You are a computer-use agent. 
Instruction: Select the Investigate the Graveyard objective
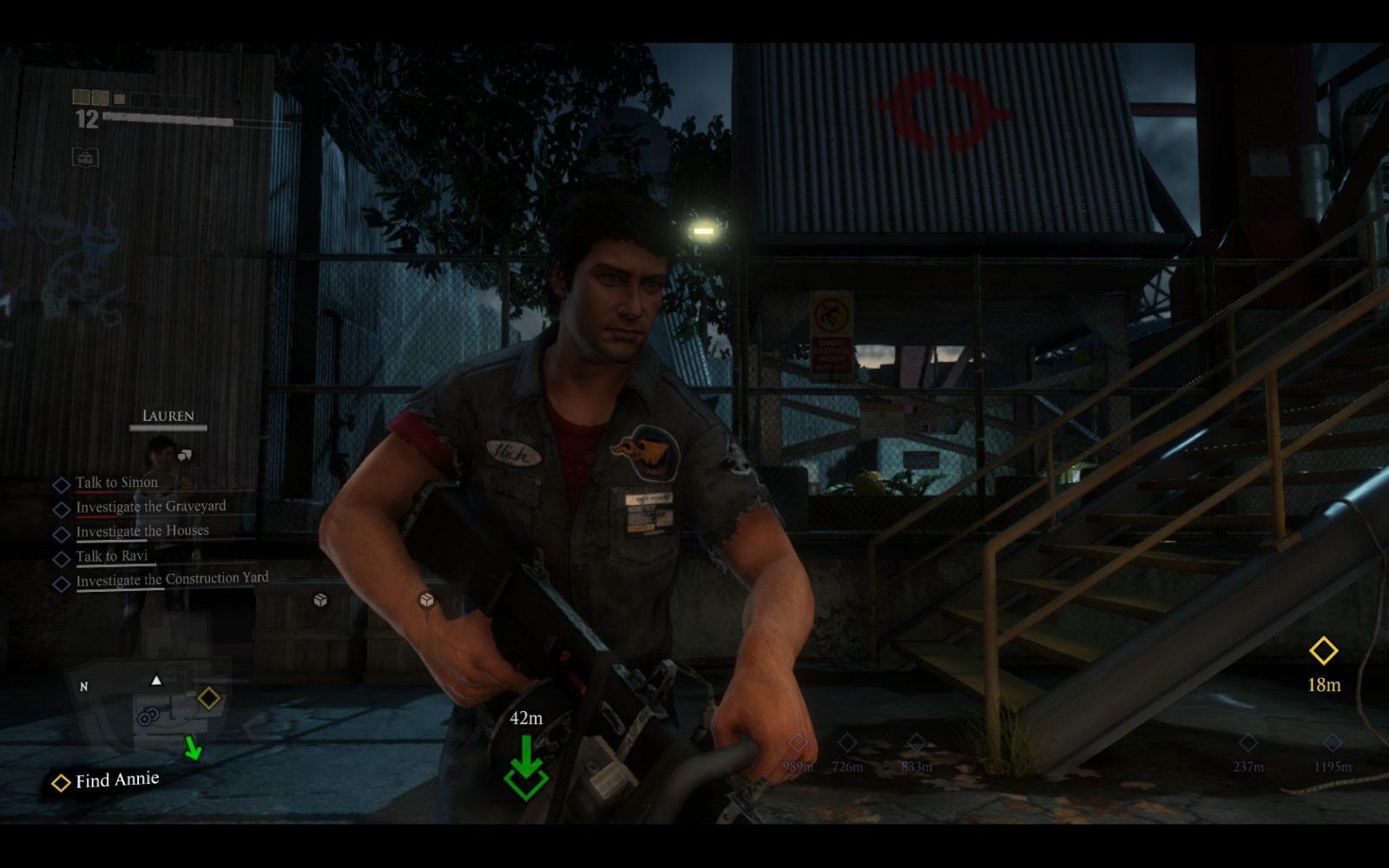pos(150,507)
